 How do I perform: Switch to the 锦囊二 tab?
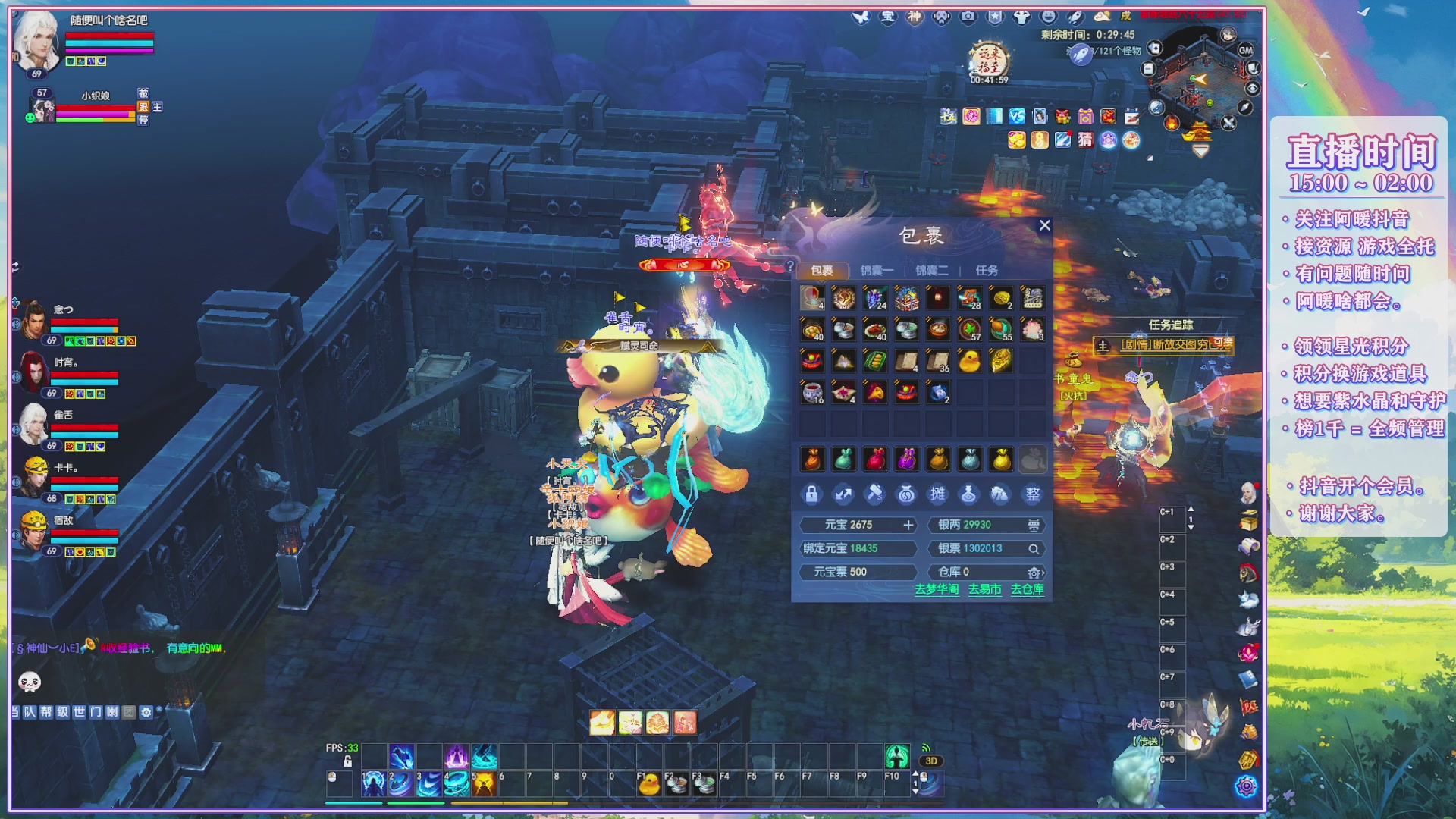click(x=931, y=271)
